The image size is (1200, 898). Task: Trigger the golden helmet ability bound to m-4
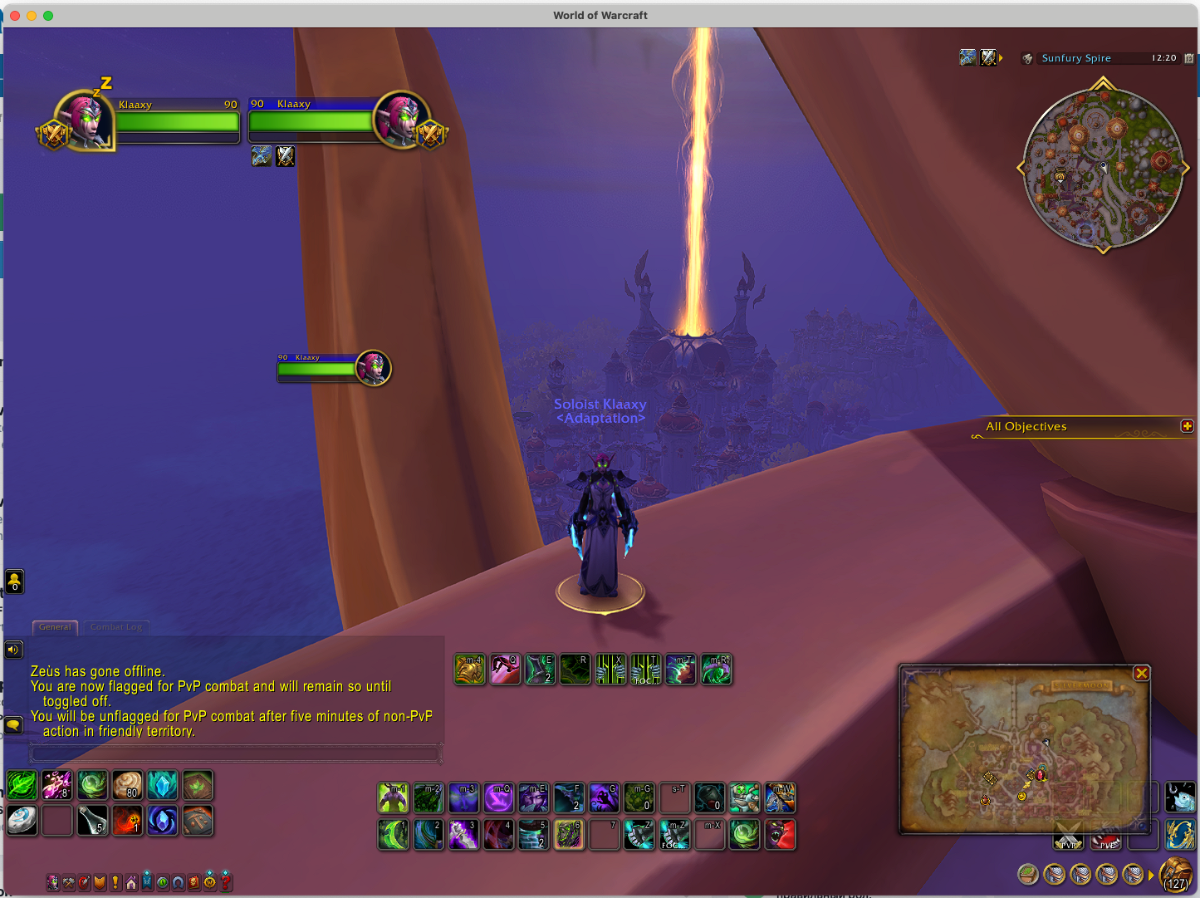(470, 669)
